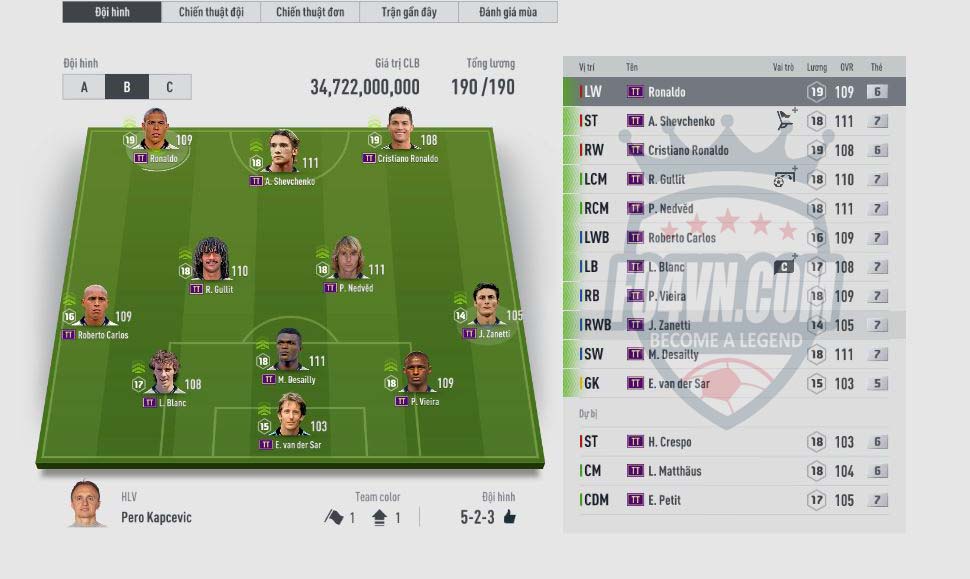Choose the M. Desailly SW list row
This screenshot has height=579, width=970.
pyautogui.click(x=733, y=354)
